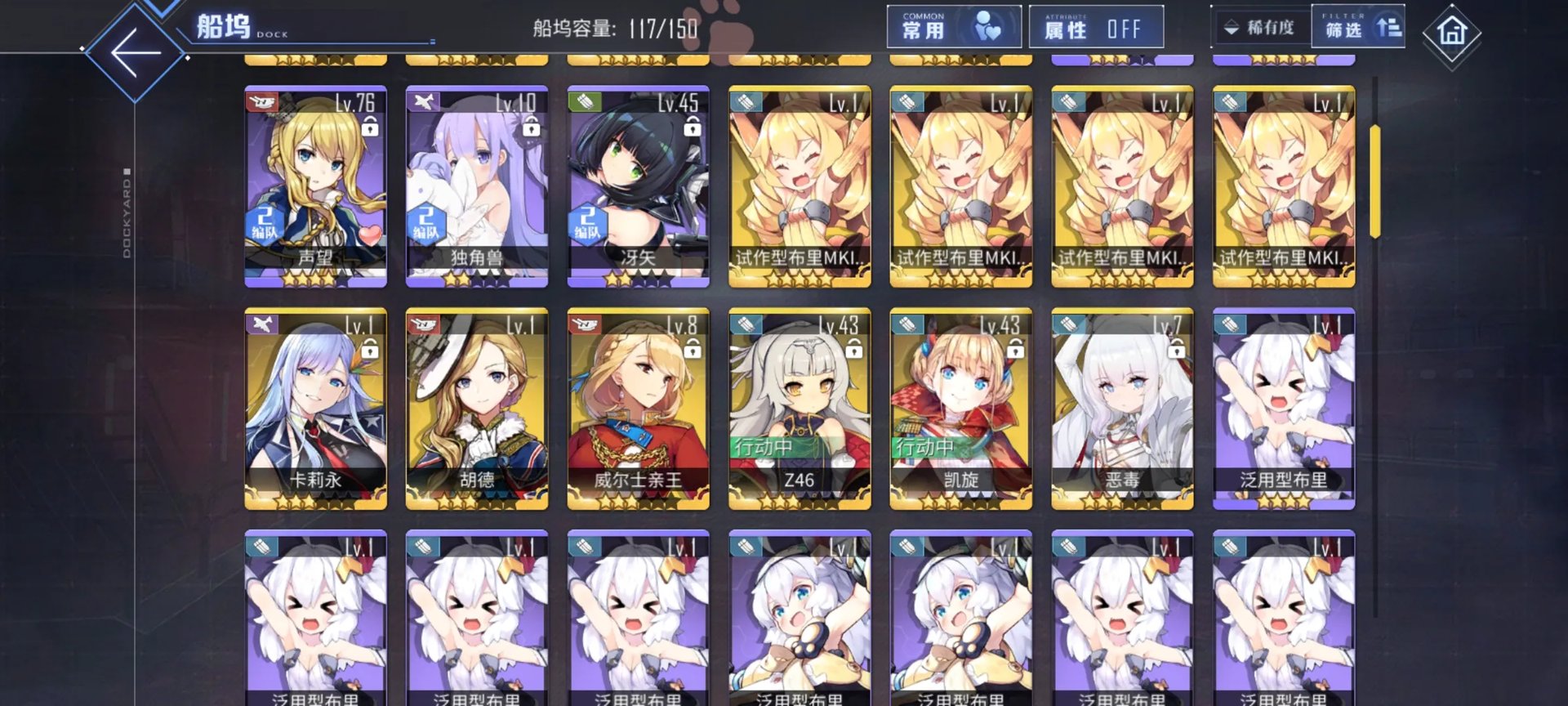Open the 稀有度 rarity sort dropdown
The image size is (1568, 706).
coord(1260,29)
